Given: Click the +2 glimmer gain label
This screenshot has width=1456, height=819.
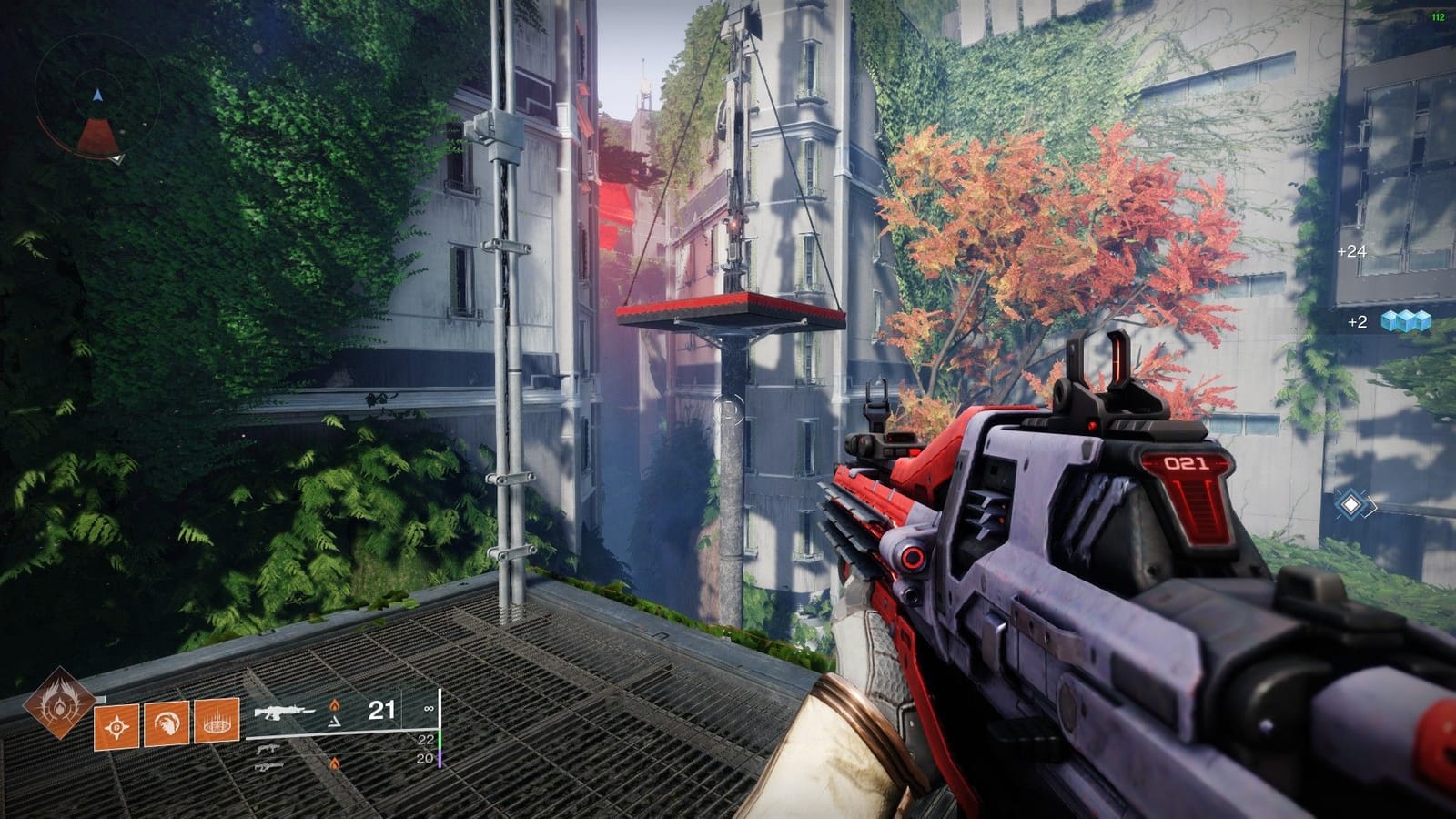Looking at the screenshot, I should (1356, 322).
